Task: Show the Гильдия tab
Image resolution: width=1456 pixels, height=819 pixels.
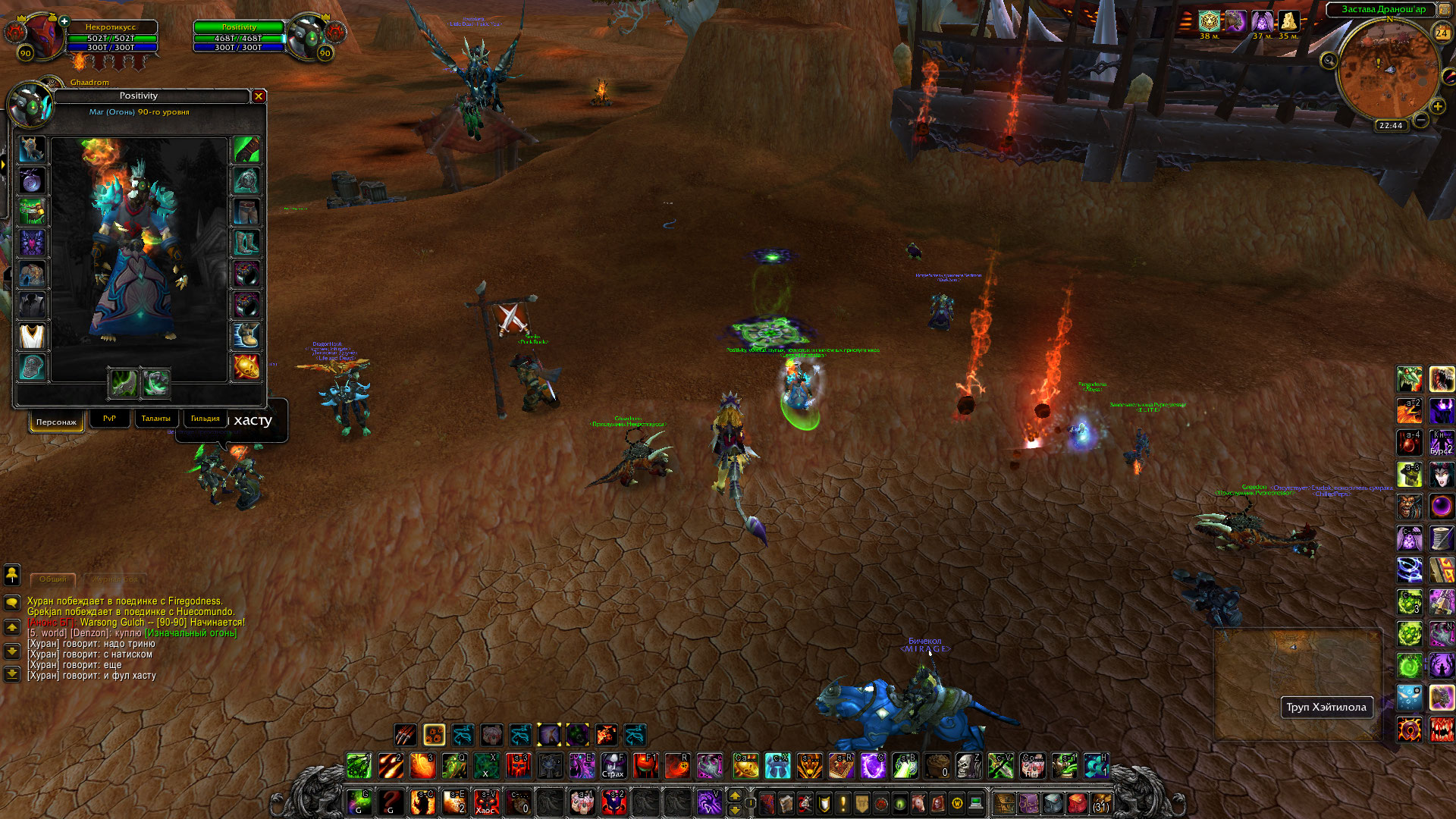Action: pyautogui.click(x=205, y=419)
